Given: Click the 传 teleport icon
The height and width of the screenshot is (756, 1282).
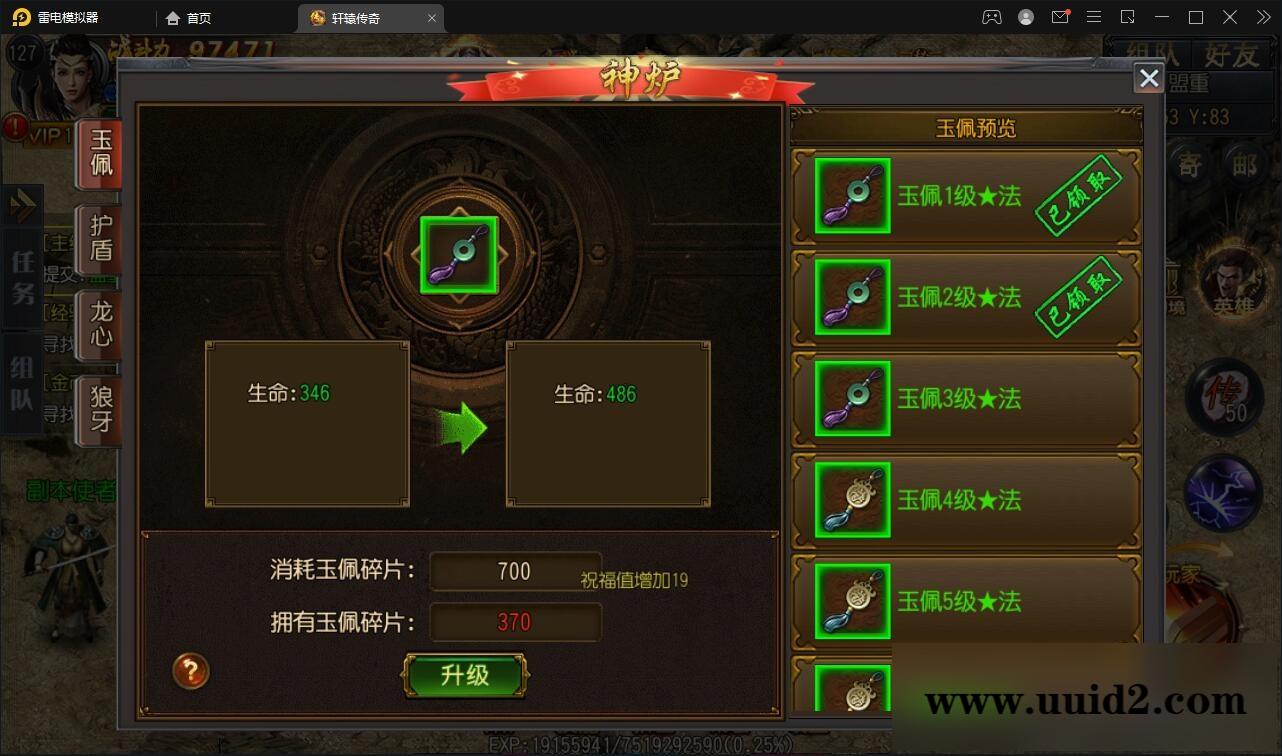Looking at the screenshot, I should (x=1222, y=398).
